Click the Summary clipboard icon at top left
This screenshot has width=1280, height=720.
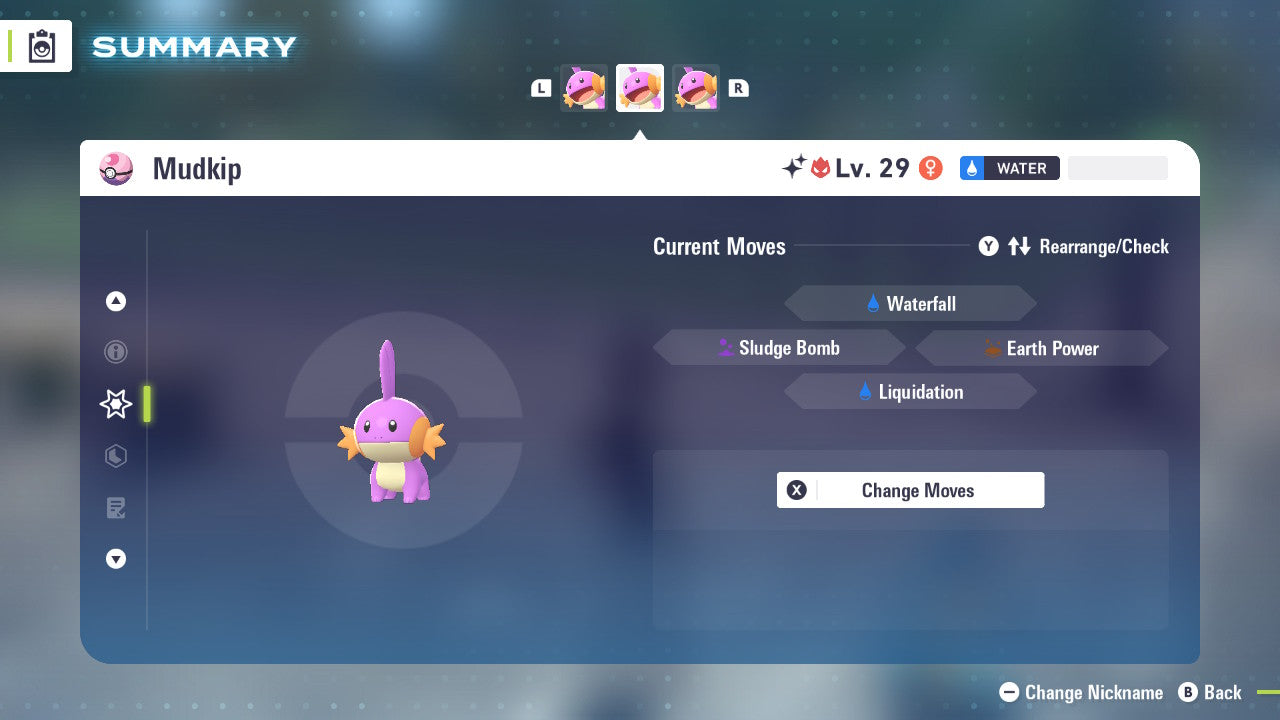tap(42, 45)
